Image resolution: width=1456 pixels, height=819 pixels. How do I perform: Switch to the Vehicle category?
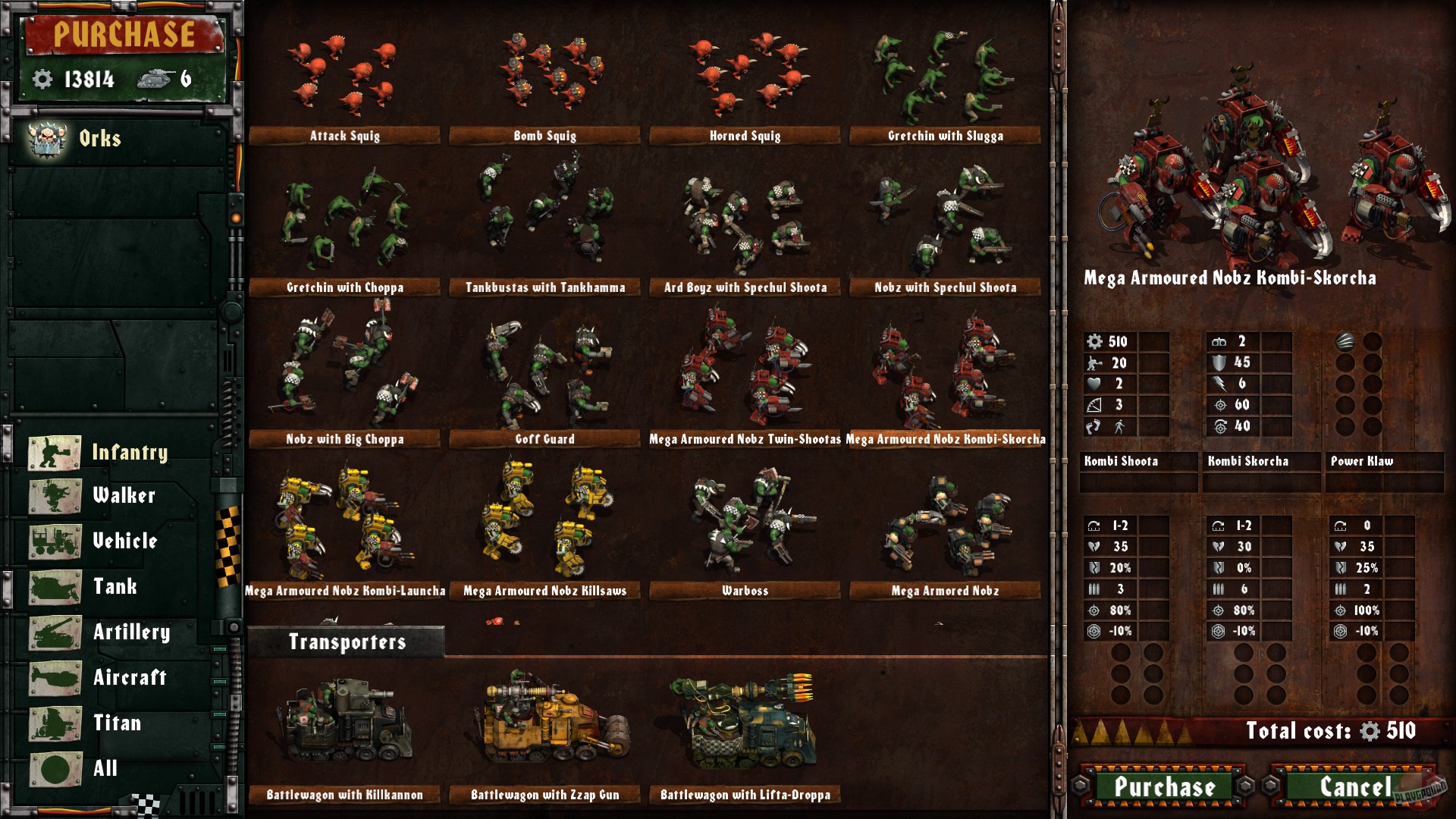click(125, 542)
